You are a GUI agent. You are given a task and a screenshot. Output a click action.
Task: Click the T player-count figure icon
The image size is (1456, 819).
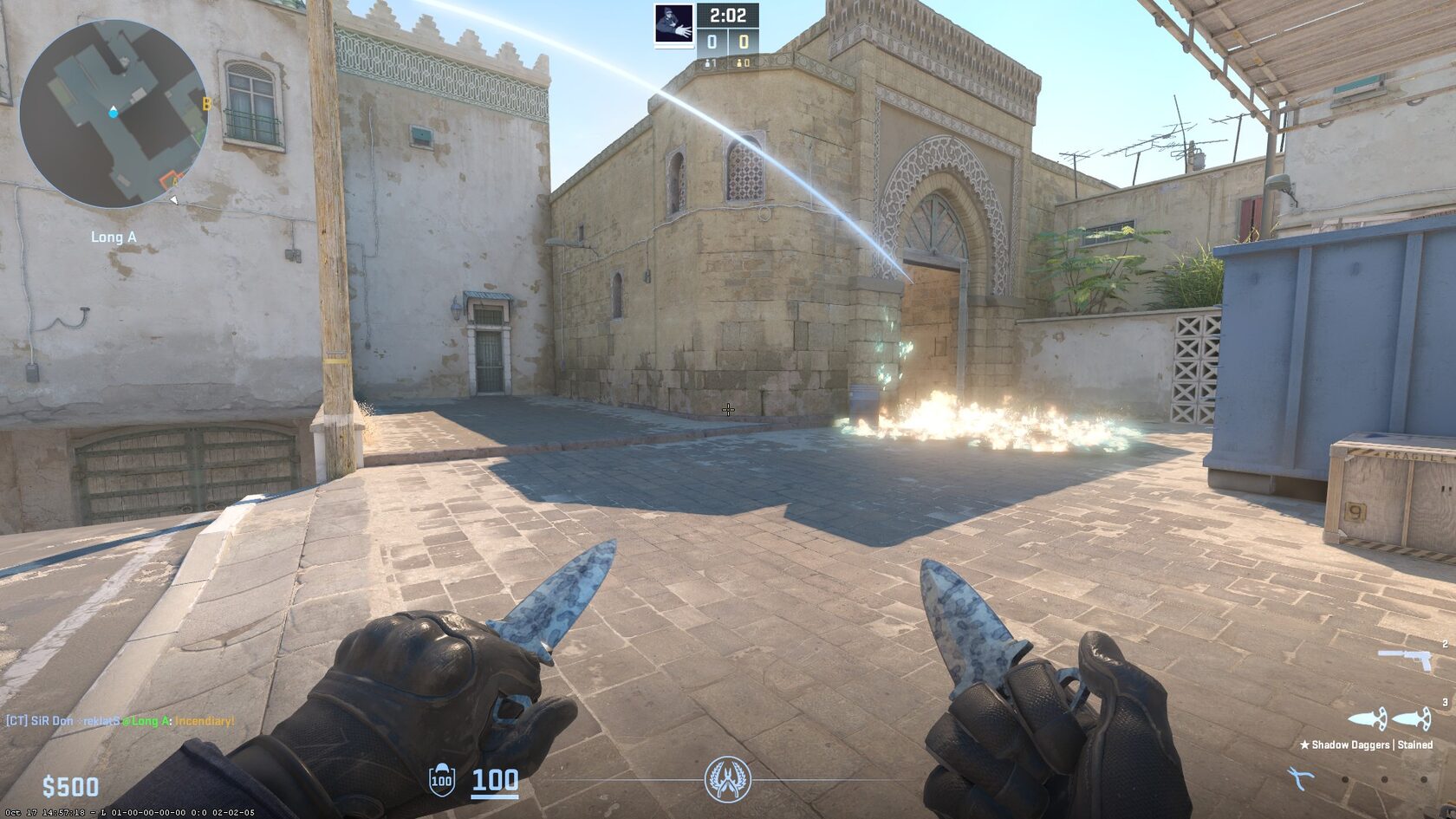[741, 63]
